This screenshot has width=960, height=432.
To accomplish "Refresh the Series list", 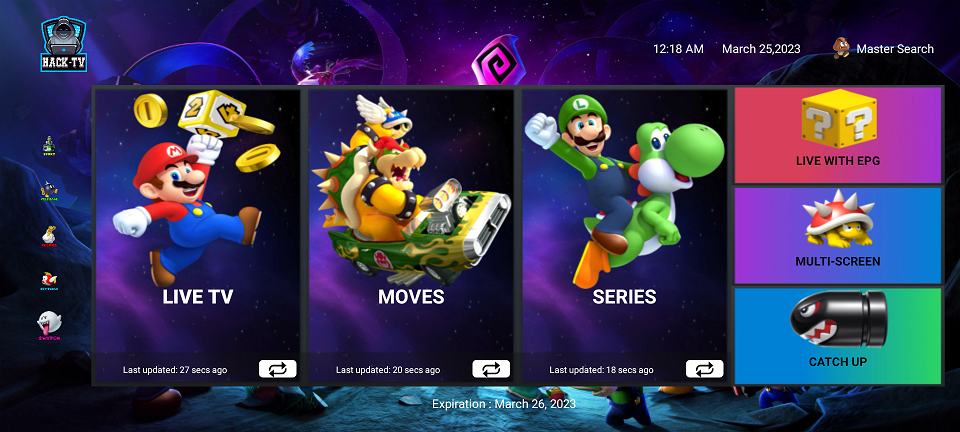I will [x=704, y=369].
